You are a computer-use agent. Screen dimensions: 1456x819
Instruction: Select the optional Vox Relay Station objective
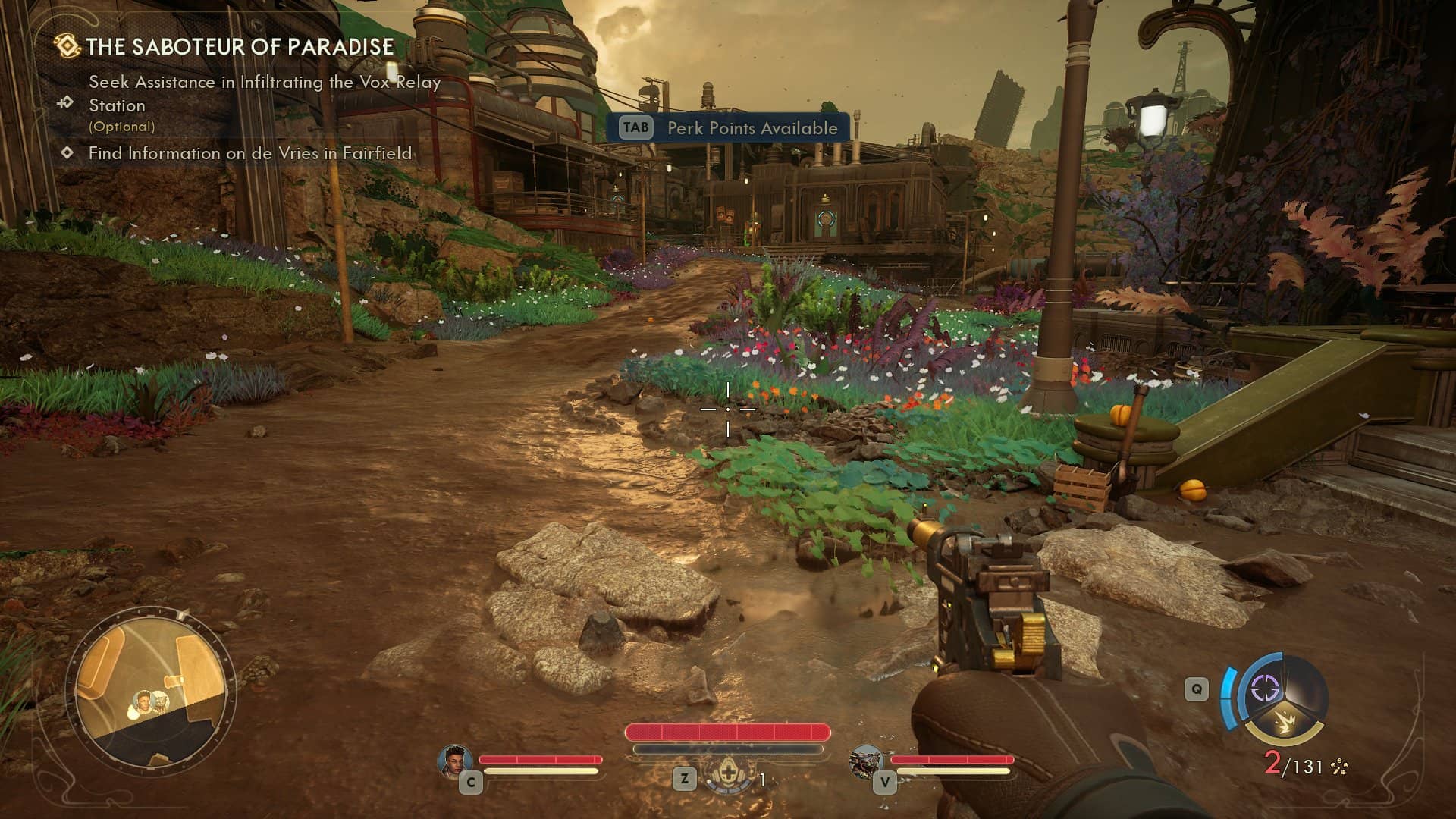click(x=264, y=94)
